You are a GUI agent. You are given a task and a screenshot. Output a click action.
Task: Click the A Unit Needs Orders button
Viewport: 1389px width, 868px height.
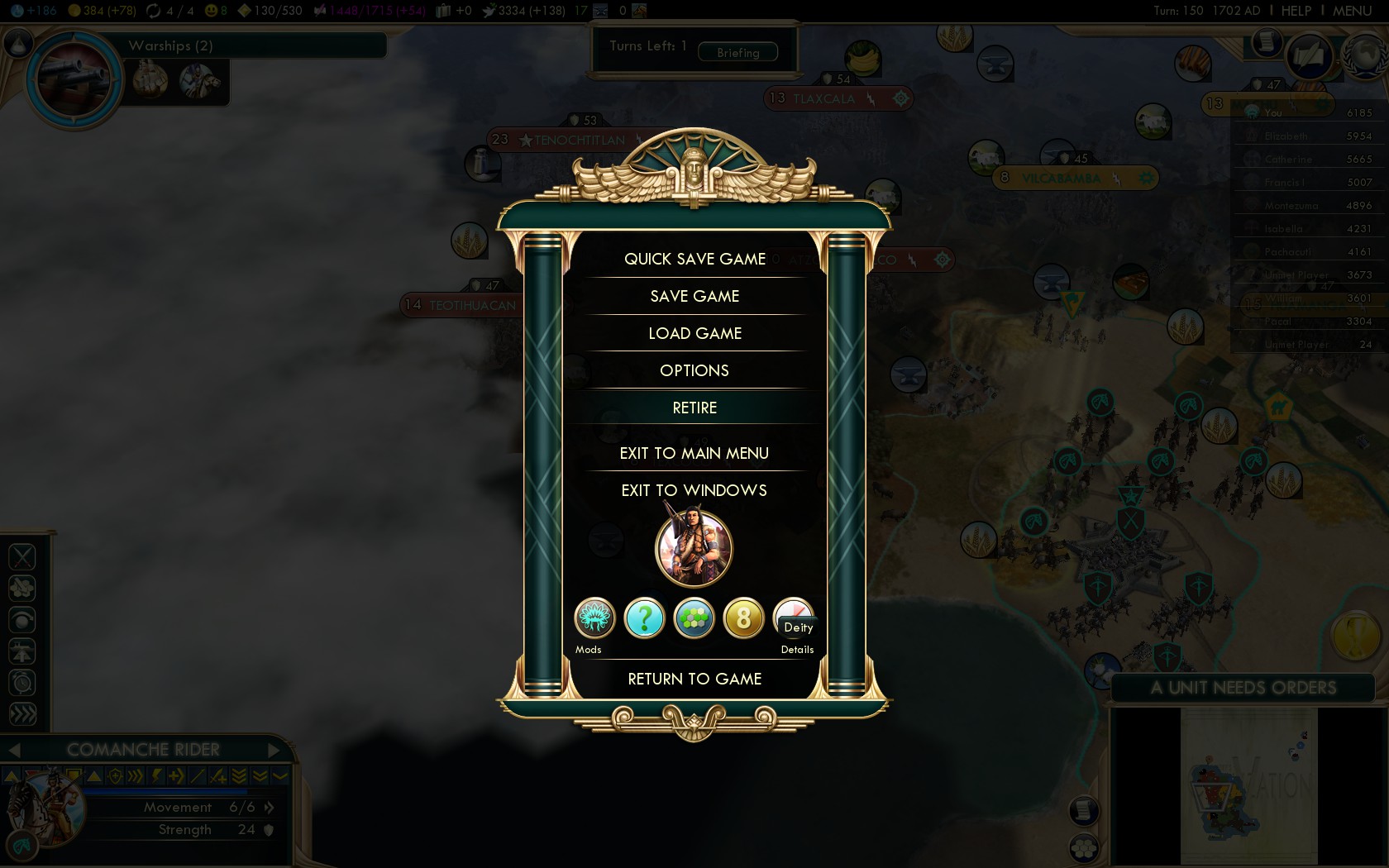click(x=1243, y=688)
